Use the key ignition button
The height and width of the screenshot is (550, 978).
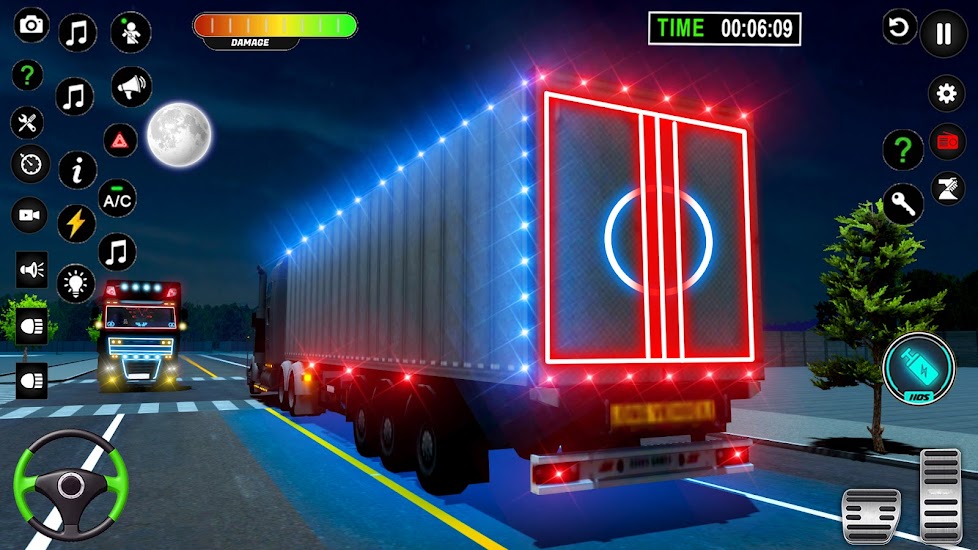(x=903, y=204)
